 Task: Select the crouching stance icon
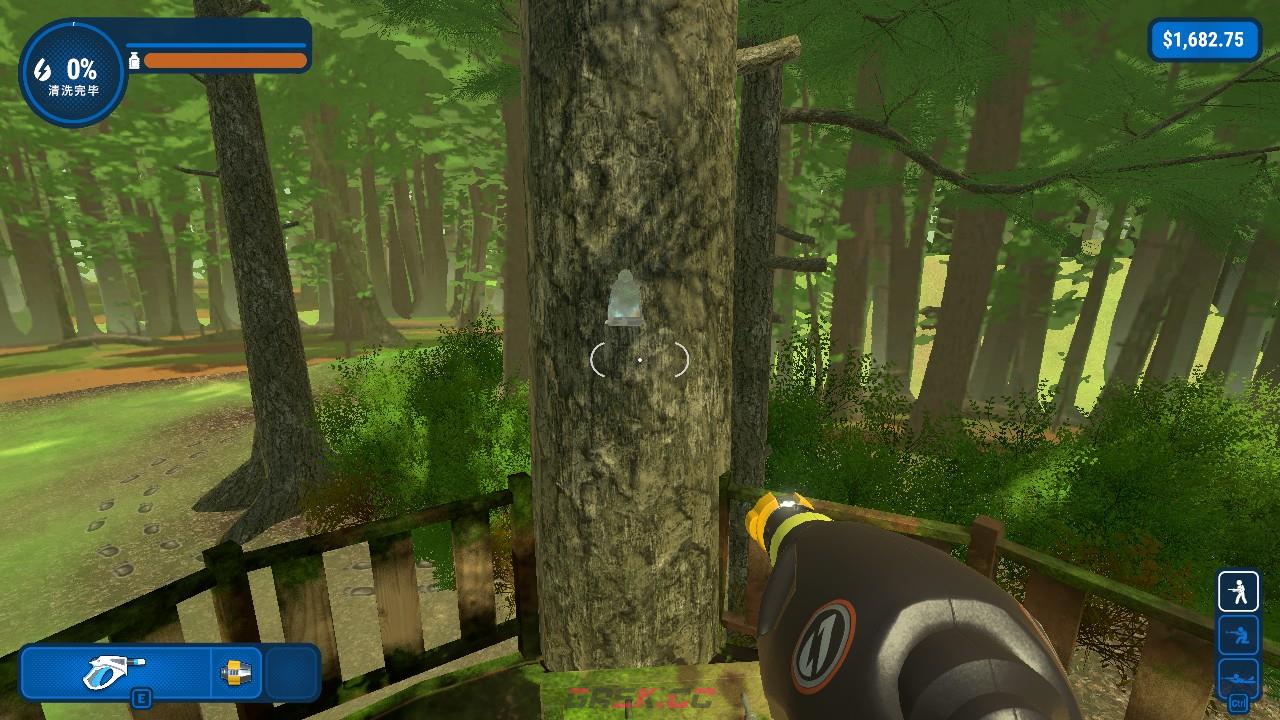tap(1238, 634)
